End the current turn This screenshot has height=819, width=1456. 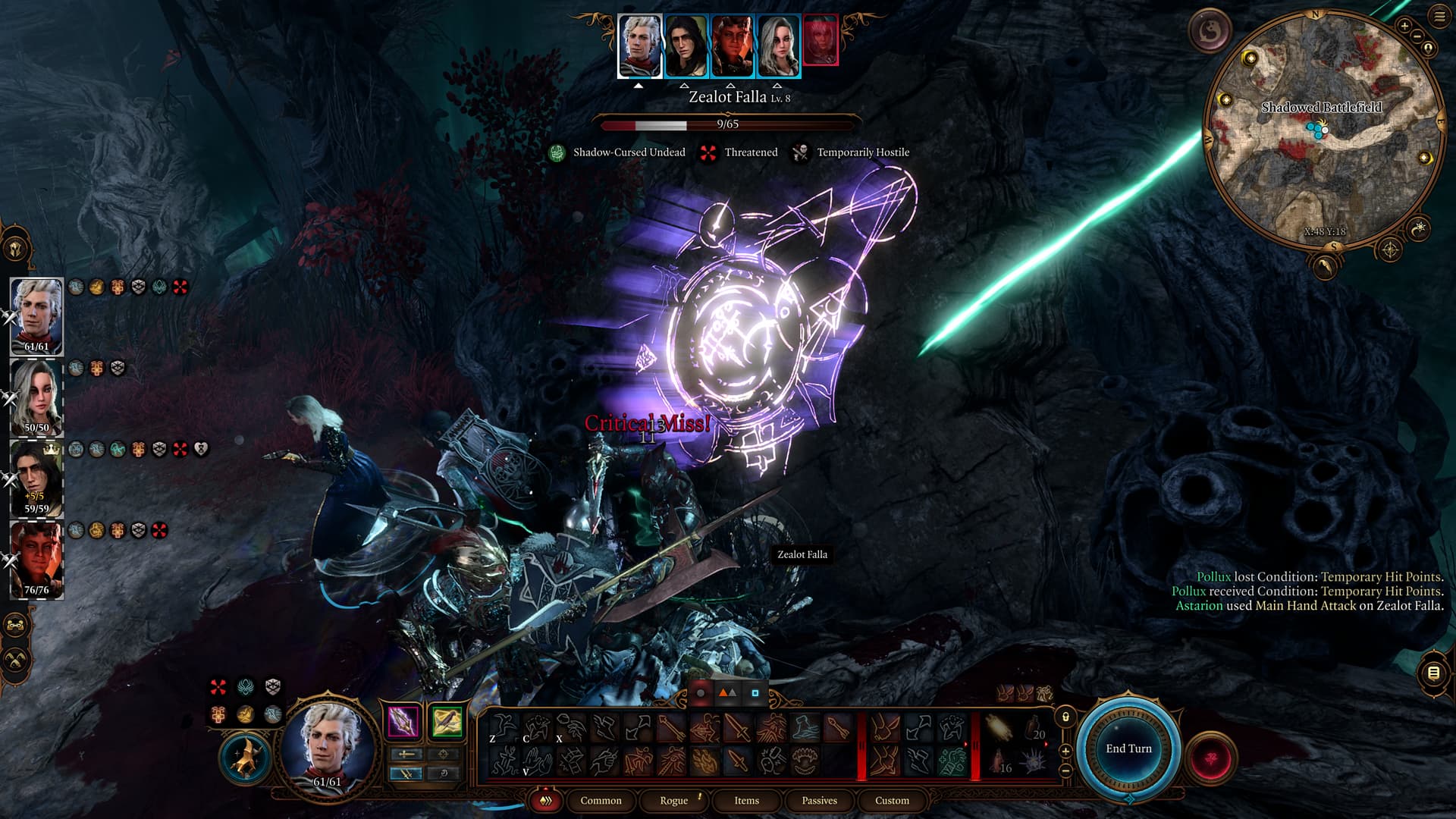click(1128, 748)
